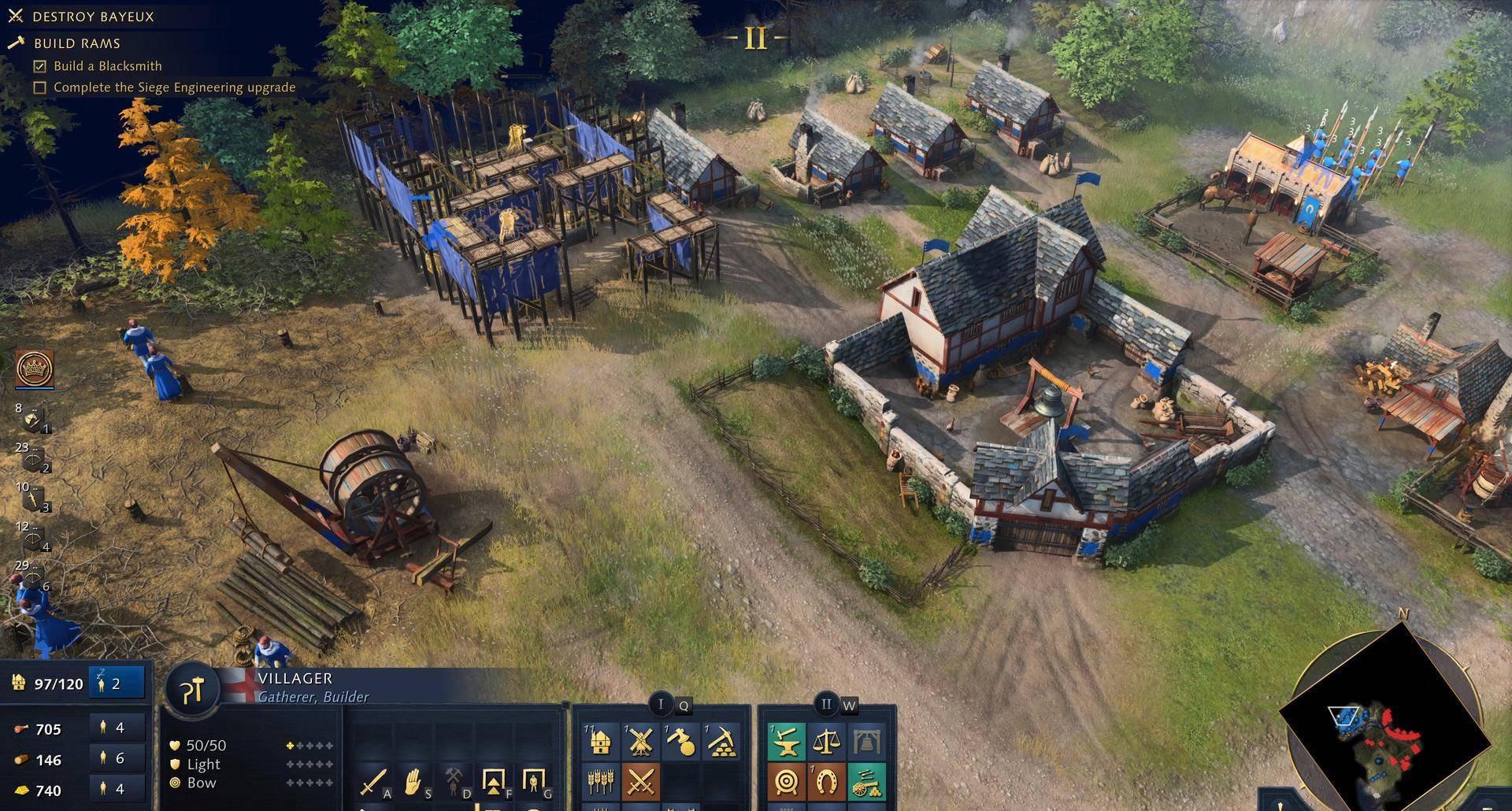
Task: Select control group 3 spearmen
Action: click(34, 498)
